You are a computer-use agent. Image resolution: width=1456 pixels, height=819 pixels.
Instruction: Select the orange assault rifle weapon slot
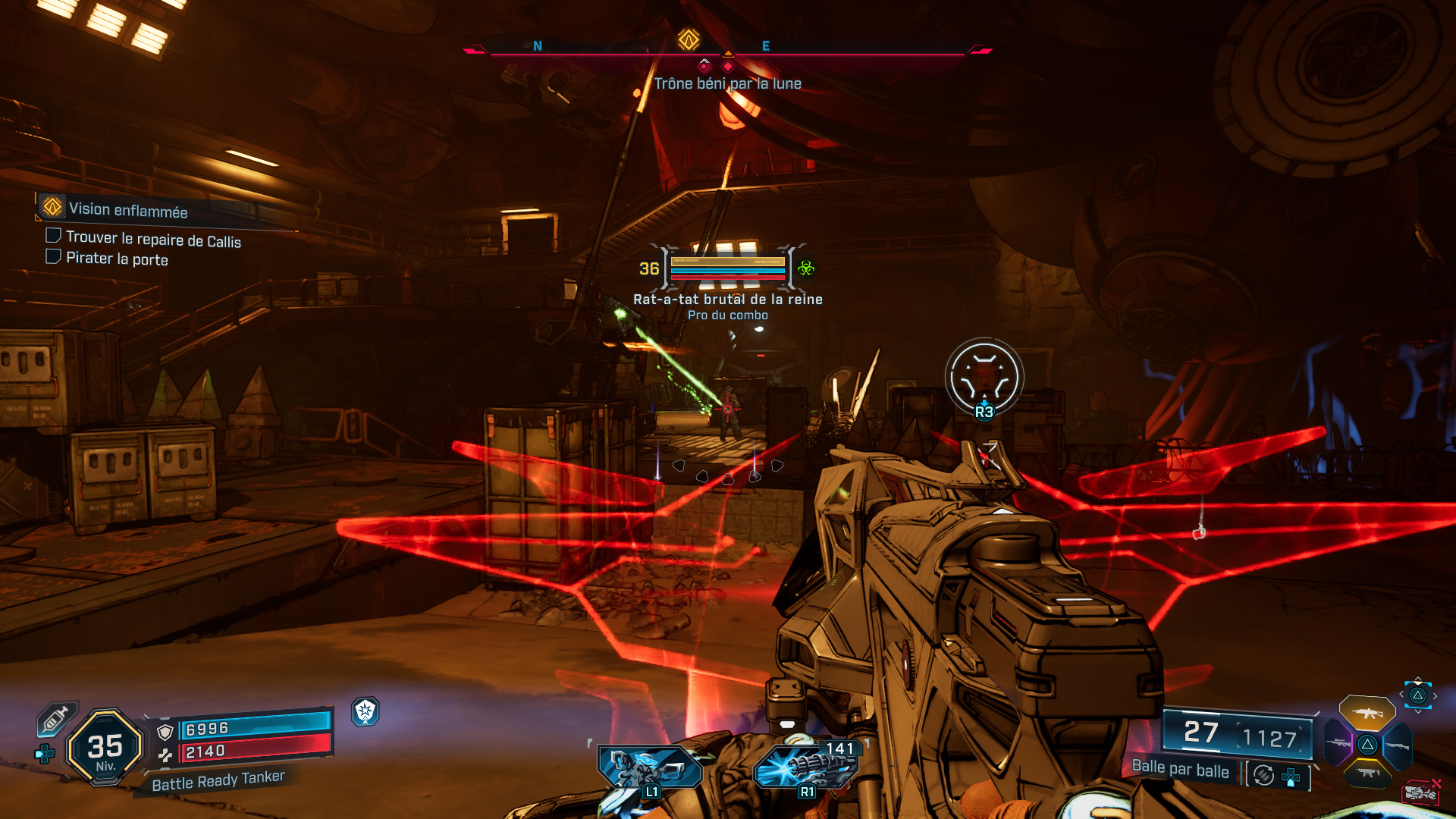(x=1367, y=713)
